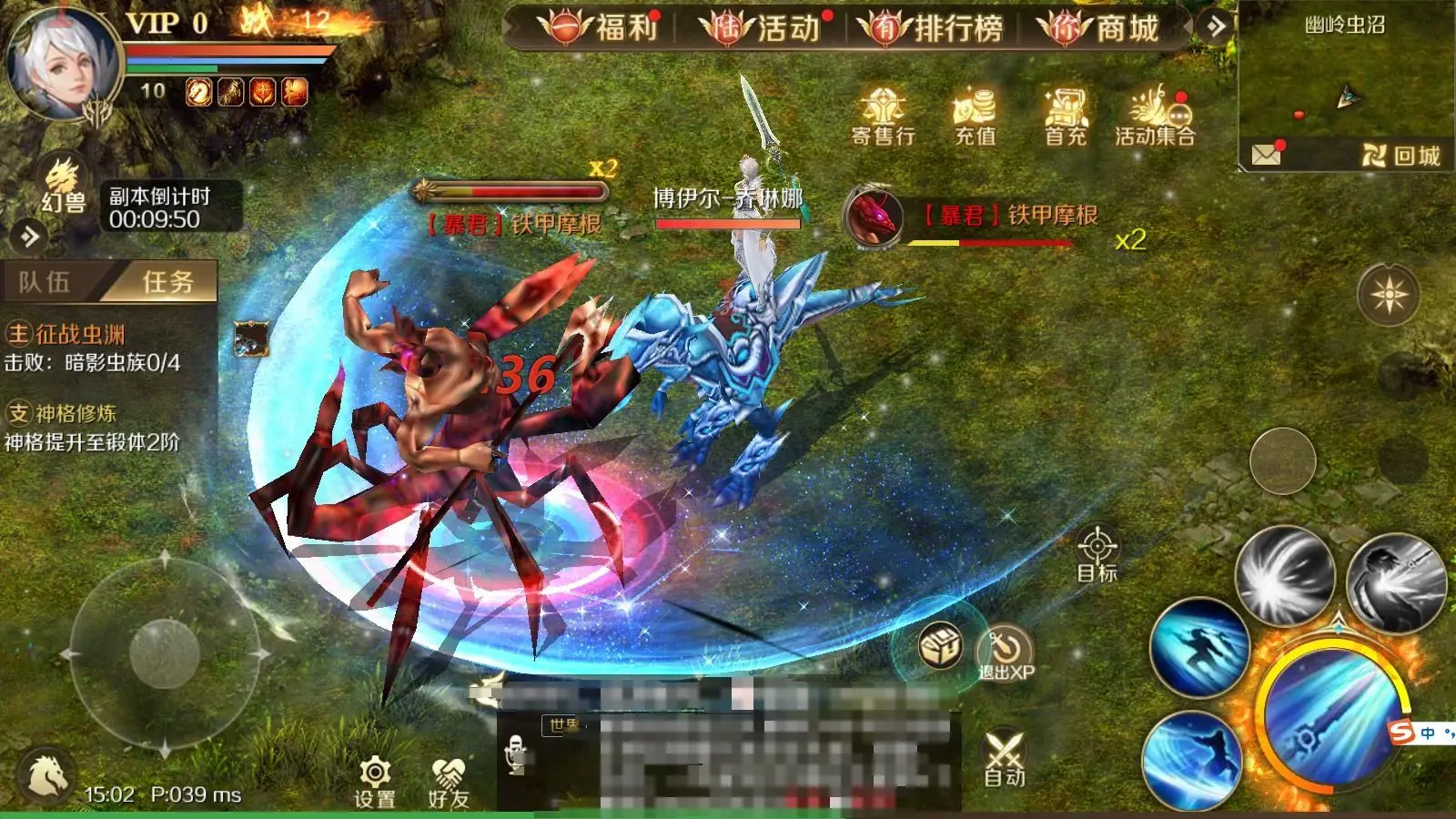Toggle 自动 auto-combat
Image resolution: width=1456 pixels, height=819 pixels.
point(1005,759)
